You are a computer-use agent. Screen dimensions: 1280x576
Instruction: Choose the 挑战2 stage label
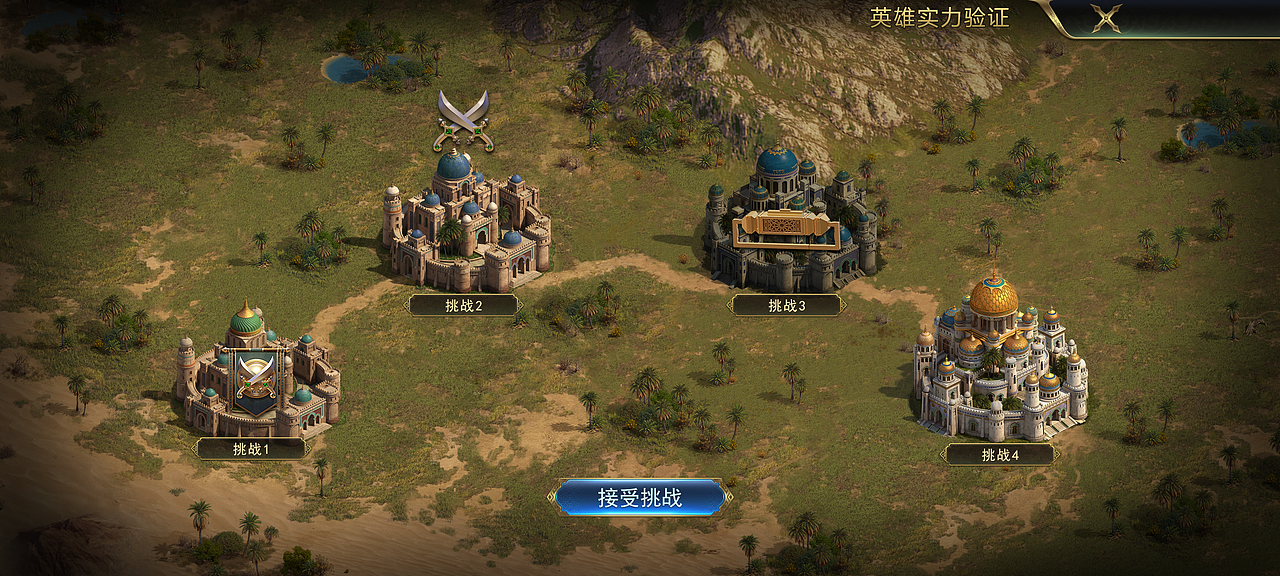click(x=463, y=305)
